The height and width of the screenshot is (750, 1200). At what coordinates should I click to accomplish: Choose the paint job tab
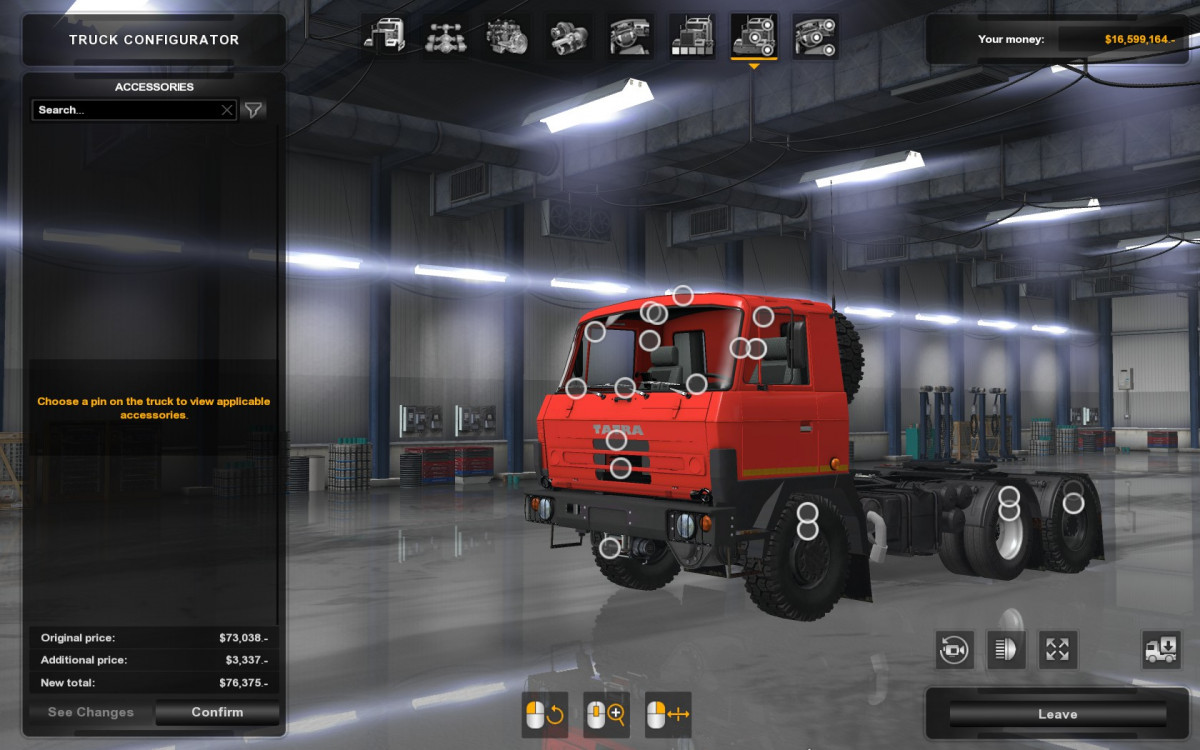[692, 36]
